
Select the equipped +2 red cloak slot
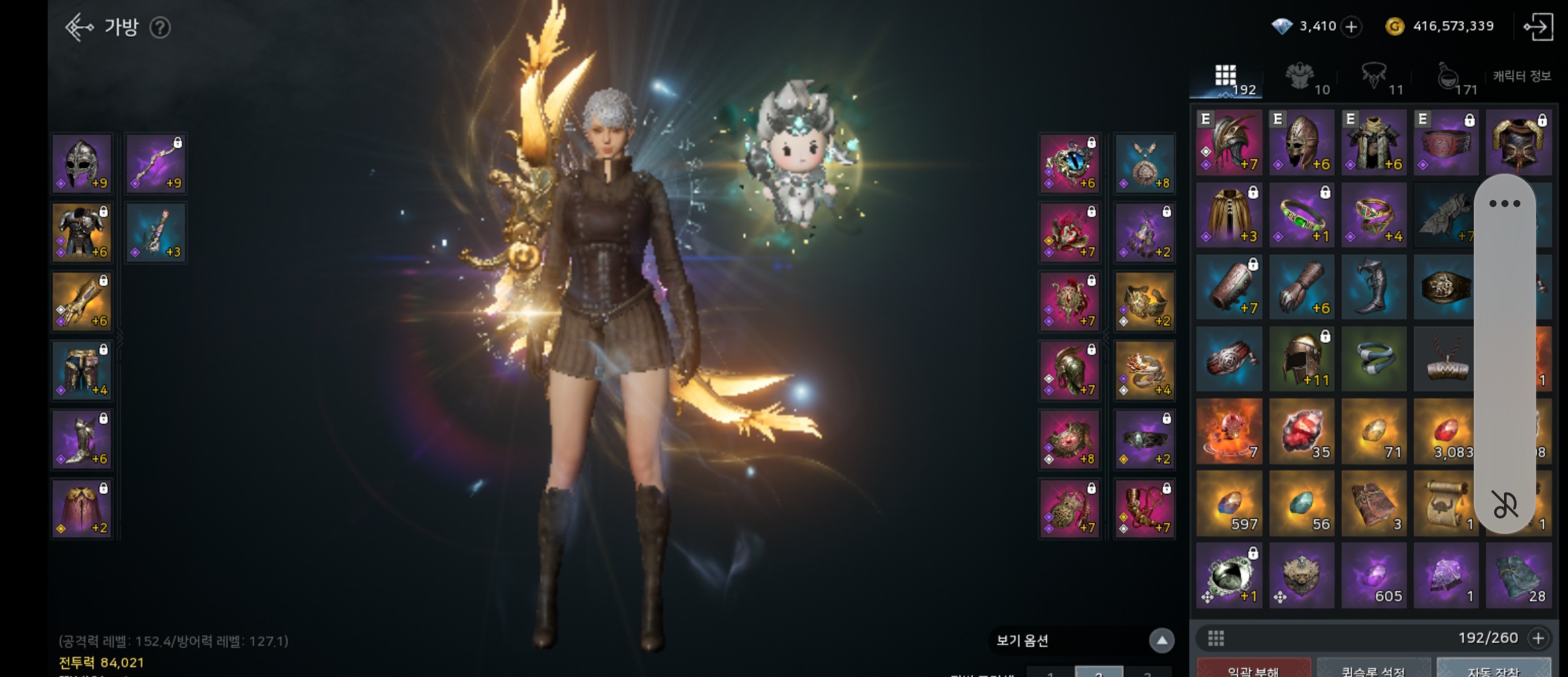tap(82, 508)
